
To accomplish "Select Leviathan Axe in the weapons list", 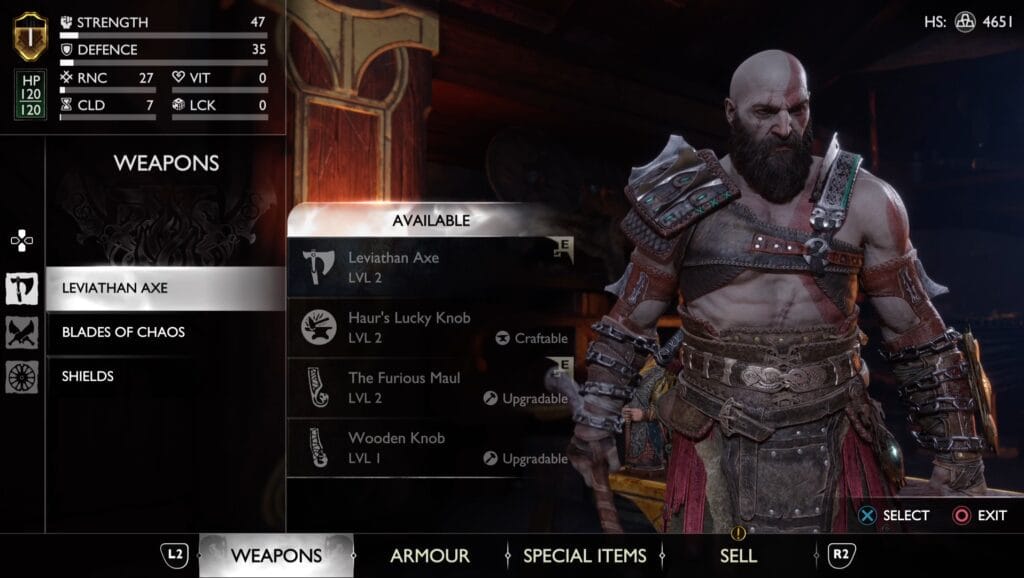I will tap(165, 288).
